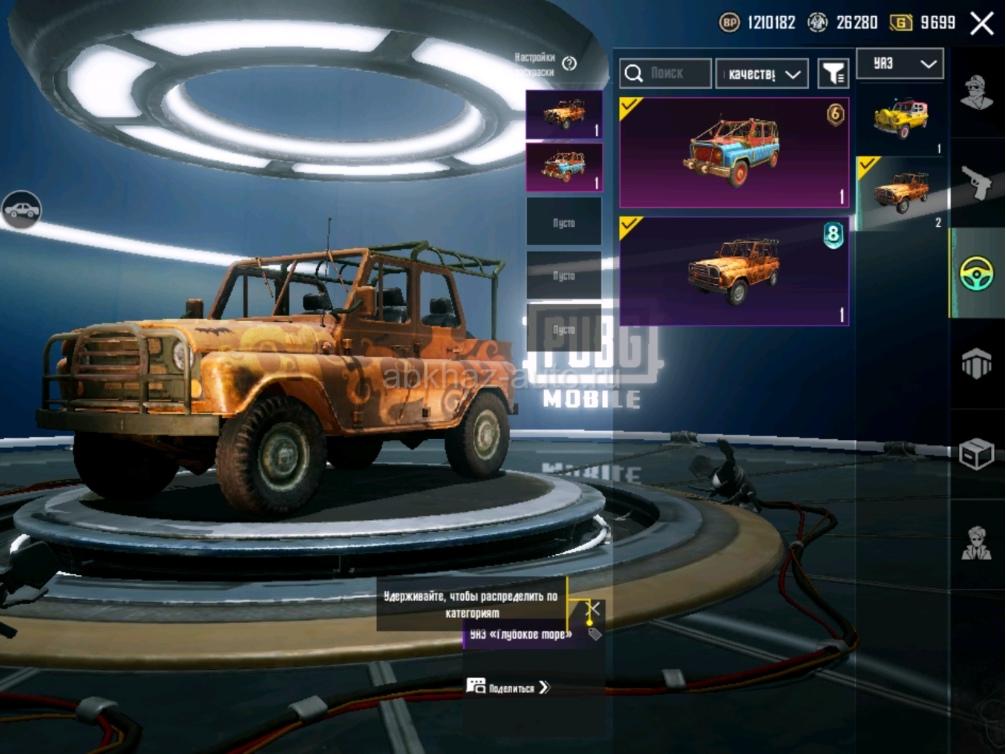Switch to the steering wheel vehicles tab
The image size is (1006, 754).
pos(976,273)
